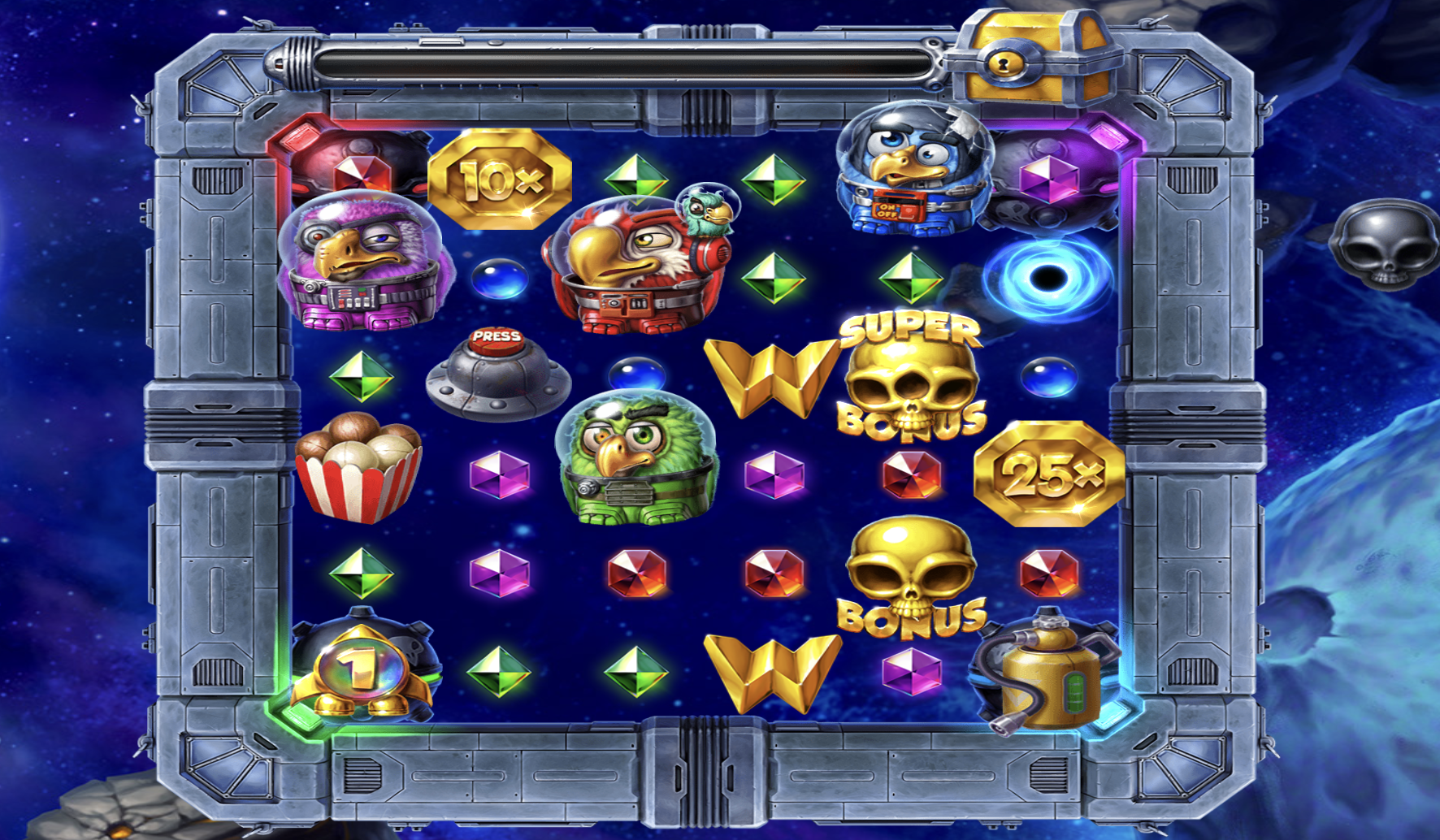Click the red PRESS button saucer symbol
The height and width of the screenshot is (840, 1440).
coord(497,375)
